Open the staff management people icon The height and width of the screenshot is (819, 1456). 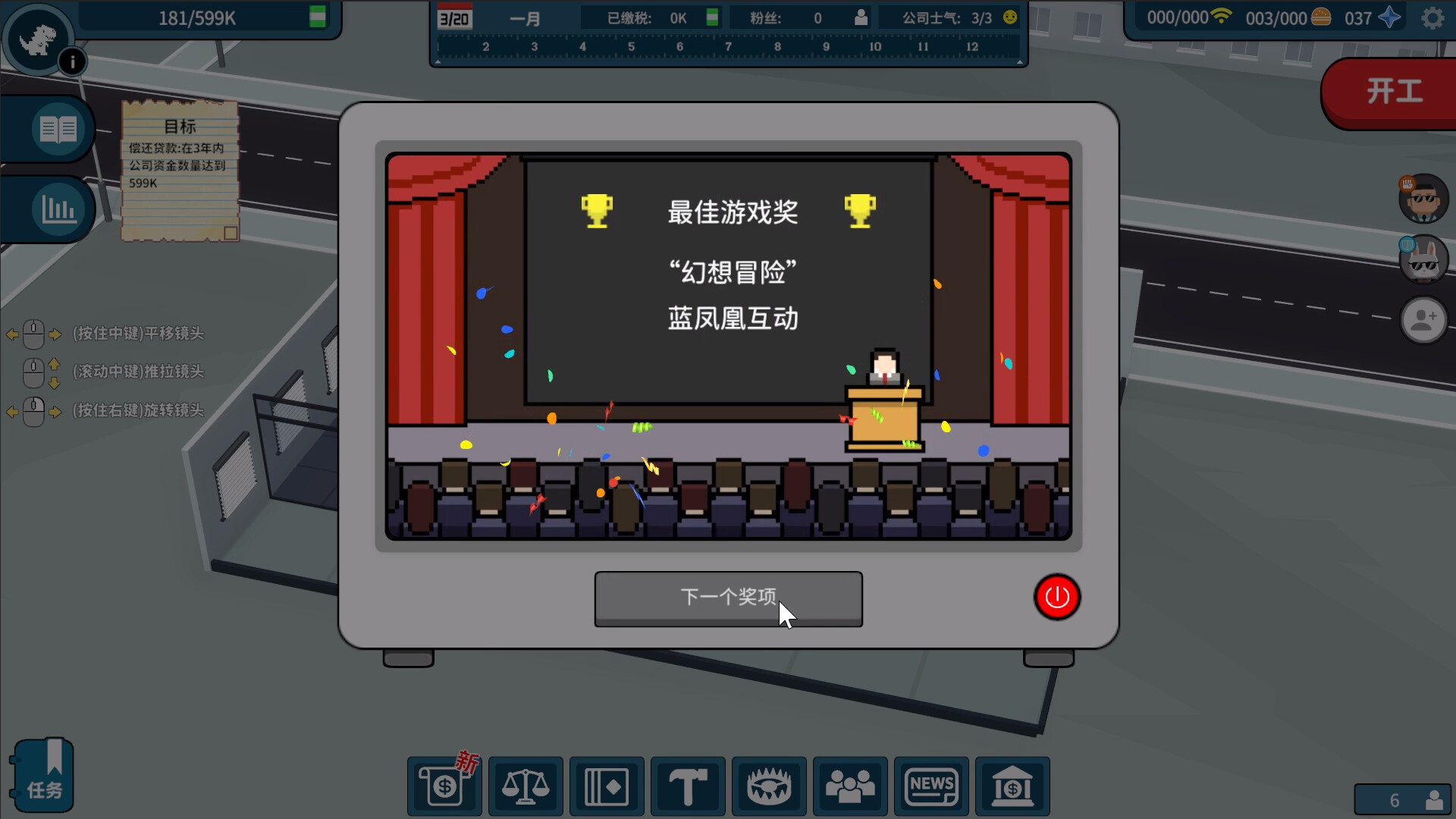851,787
